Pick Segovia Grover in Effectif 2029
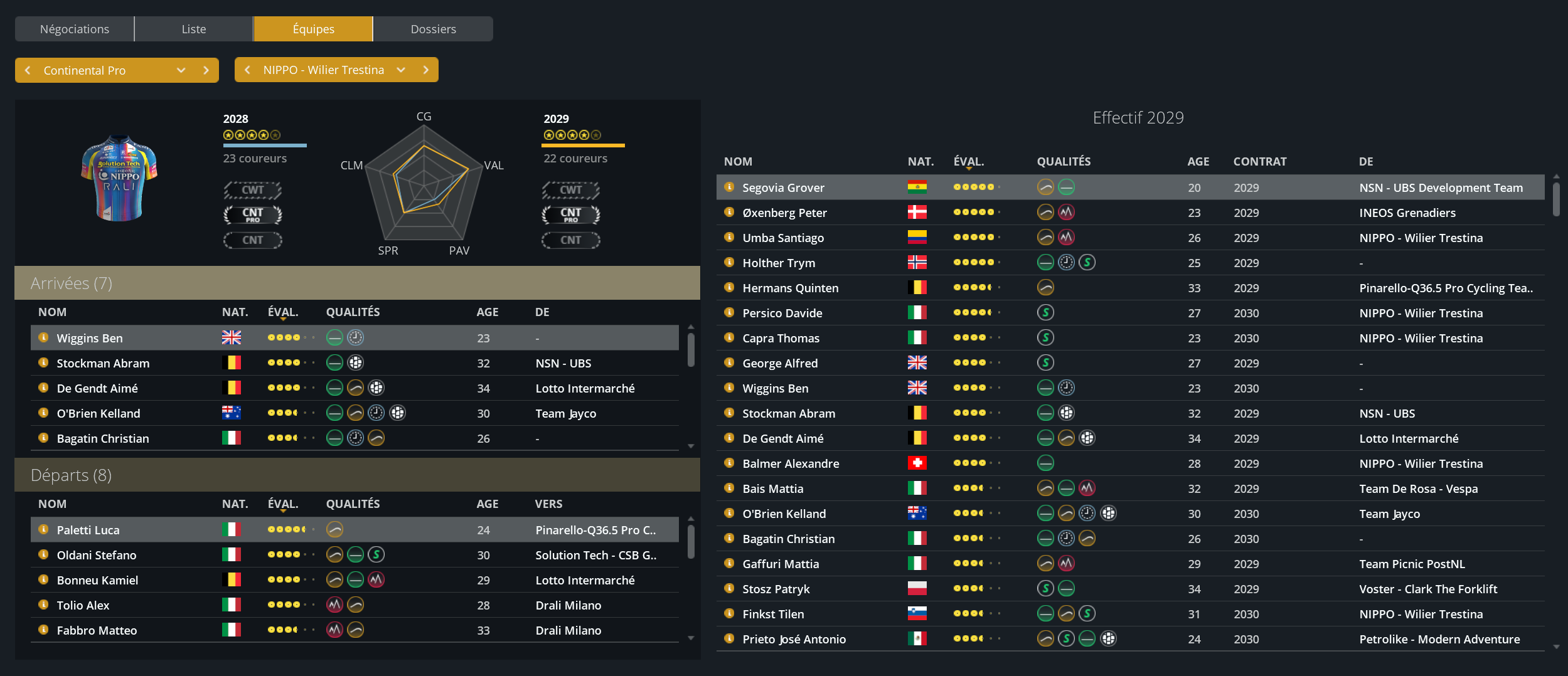Image resolution: width=1568 pixels, height=676 pixels. click(x=783, y=187)
